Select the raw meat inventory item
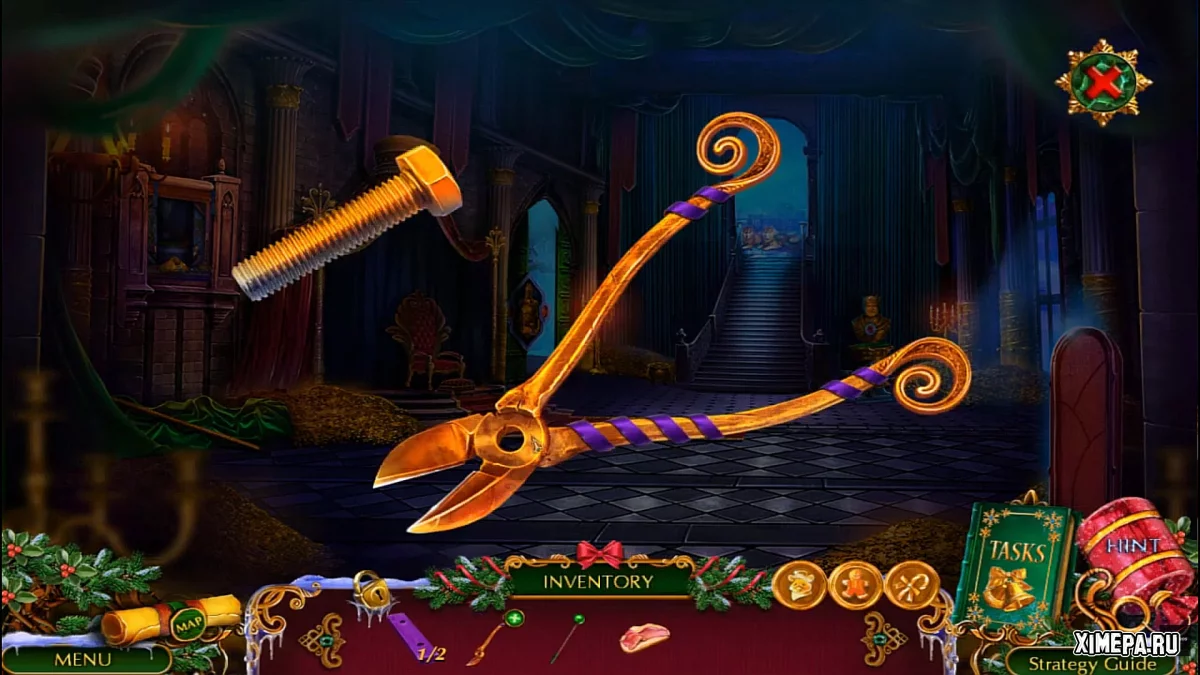Viewport: 1200px width, 675px height. coord(643,637)
